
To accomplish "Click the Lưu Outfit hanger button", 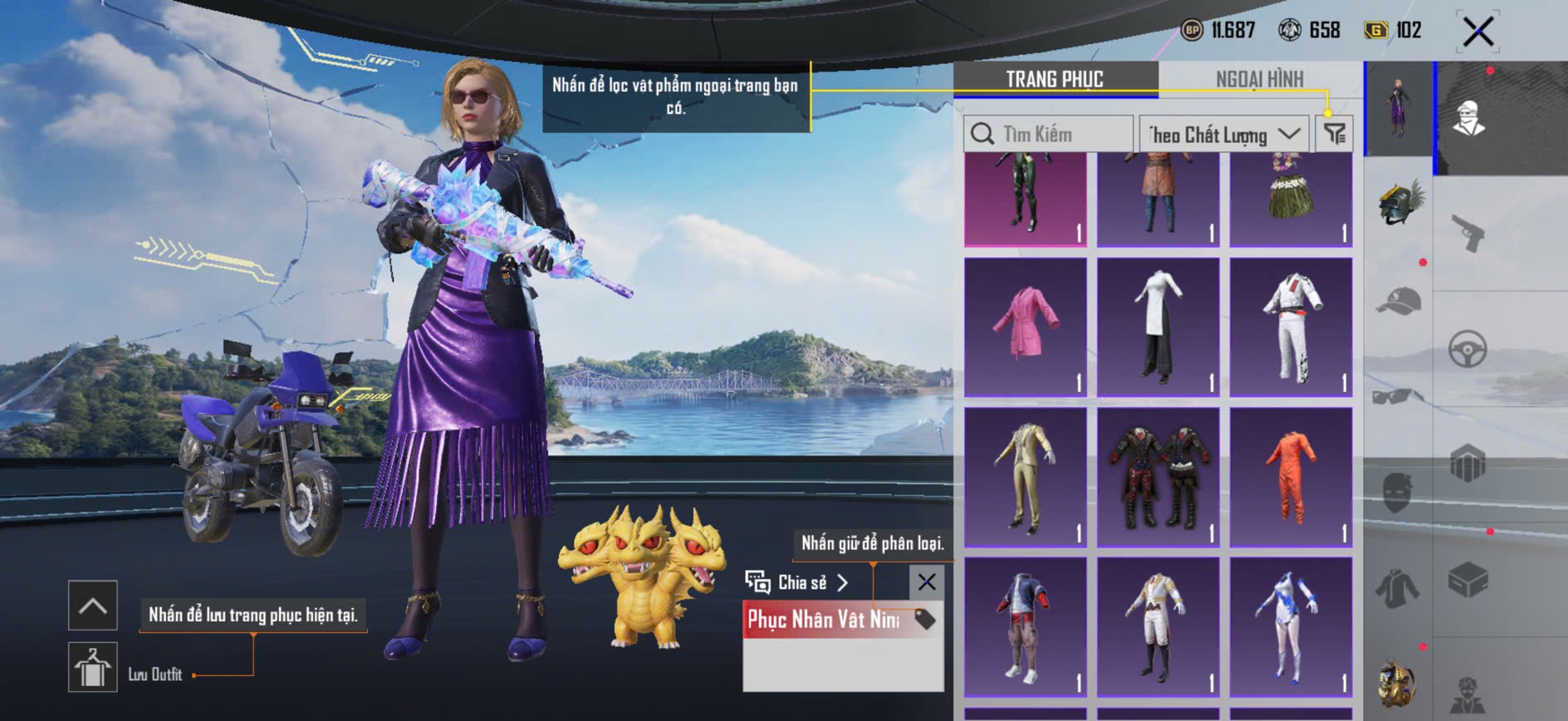I will pyautogui.click(x=92, y=667).
